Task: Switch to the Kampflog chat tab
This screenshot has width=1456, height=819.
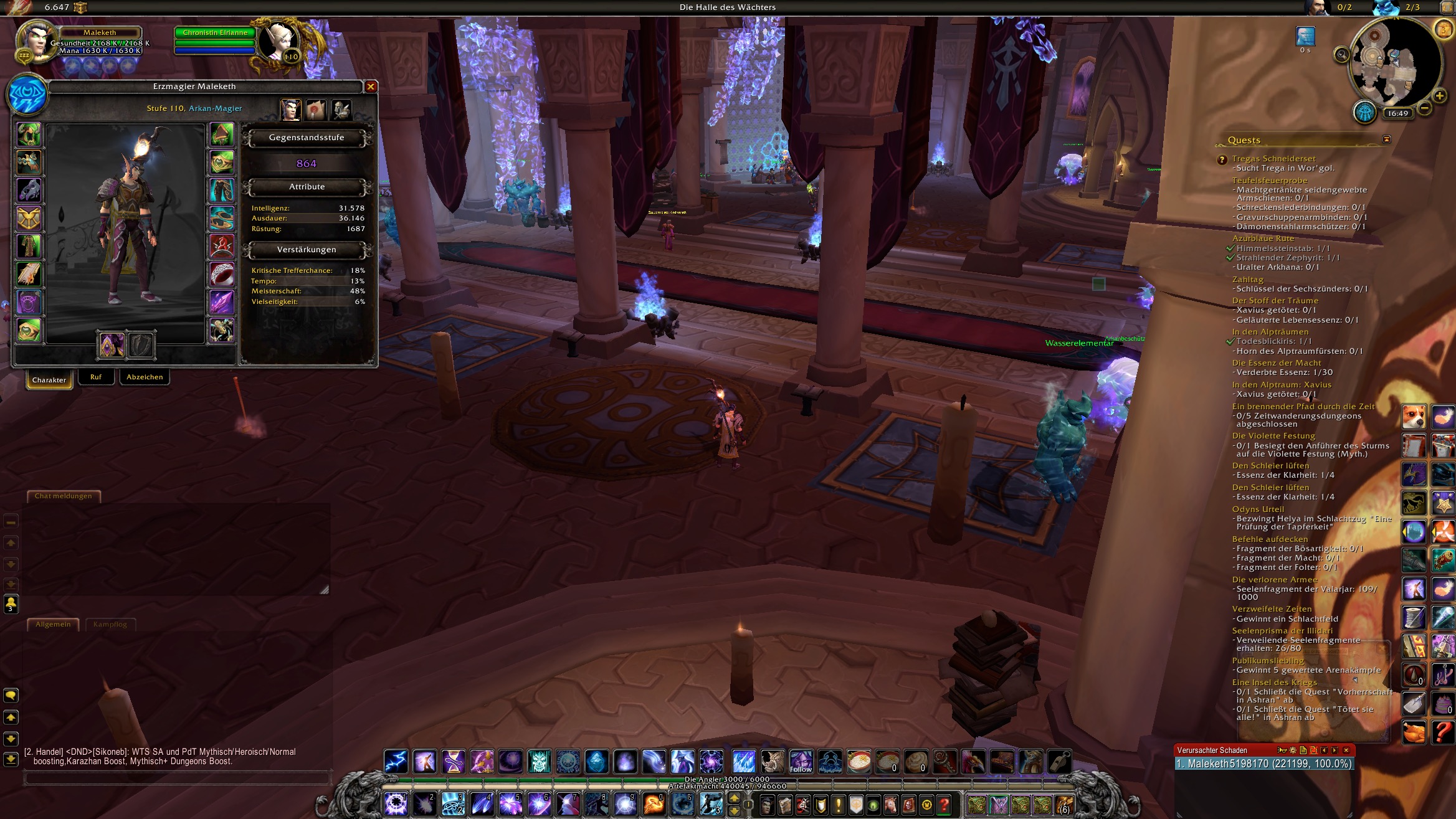Action: (110, 624)
